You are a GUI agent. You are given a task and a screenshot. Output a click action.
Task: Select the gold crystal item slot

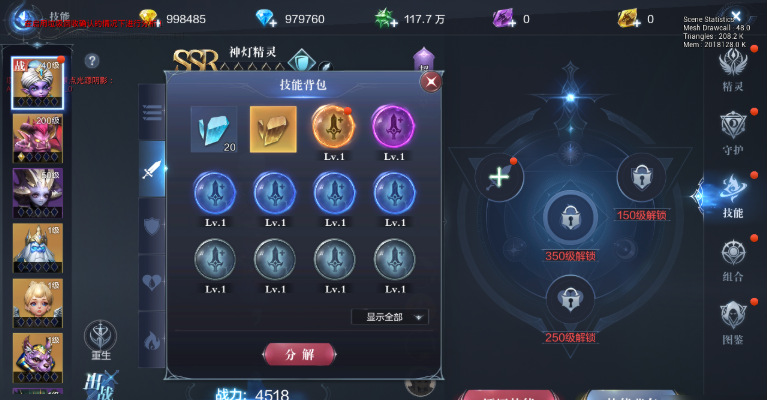click(273, 129)
